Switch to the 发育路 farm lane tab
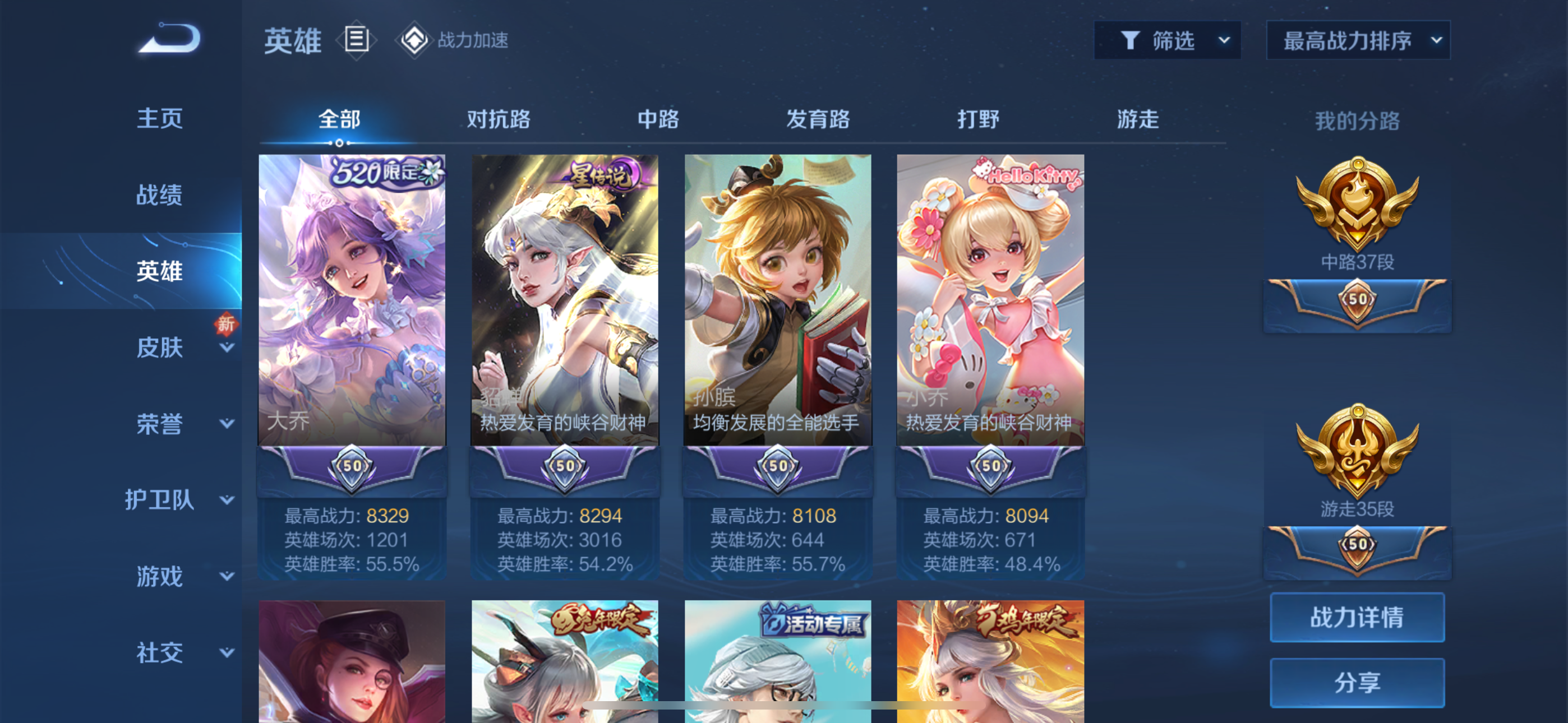Viewport: 1568px width, 723px height. click(818, 119)
